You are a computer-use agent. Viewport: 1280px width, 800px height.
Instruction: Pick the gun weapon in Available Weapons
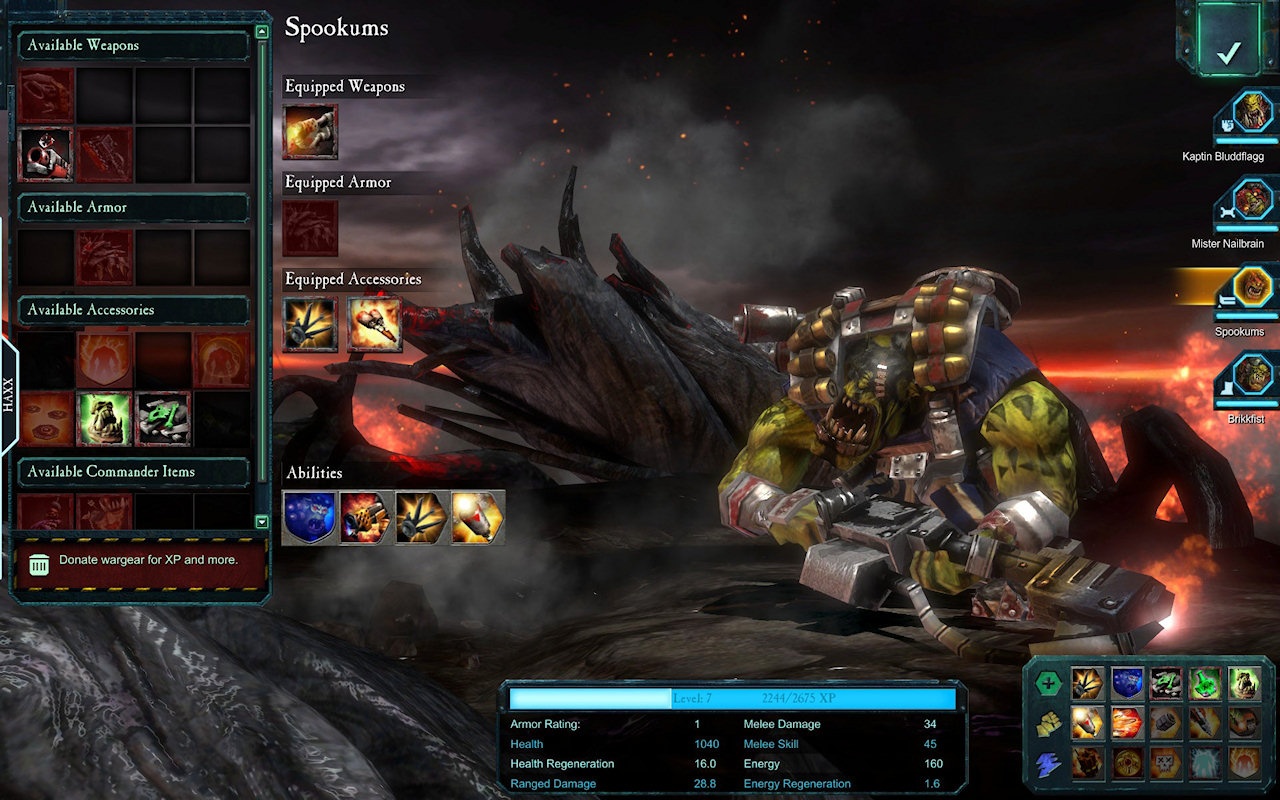[46, 154]
